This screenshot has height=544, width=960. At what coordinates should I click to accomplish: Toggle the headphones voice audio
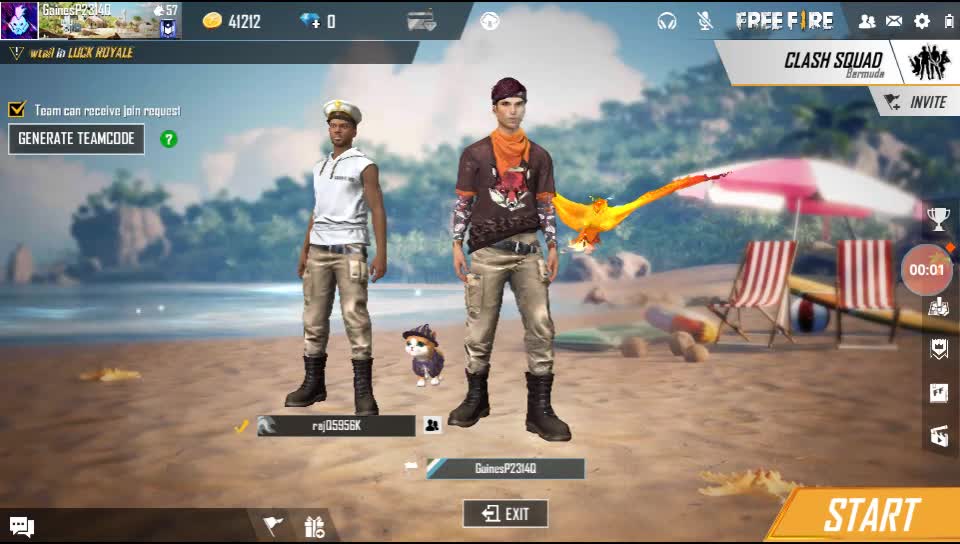click(667, 21)
